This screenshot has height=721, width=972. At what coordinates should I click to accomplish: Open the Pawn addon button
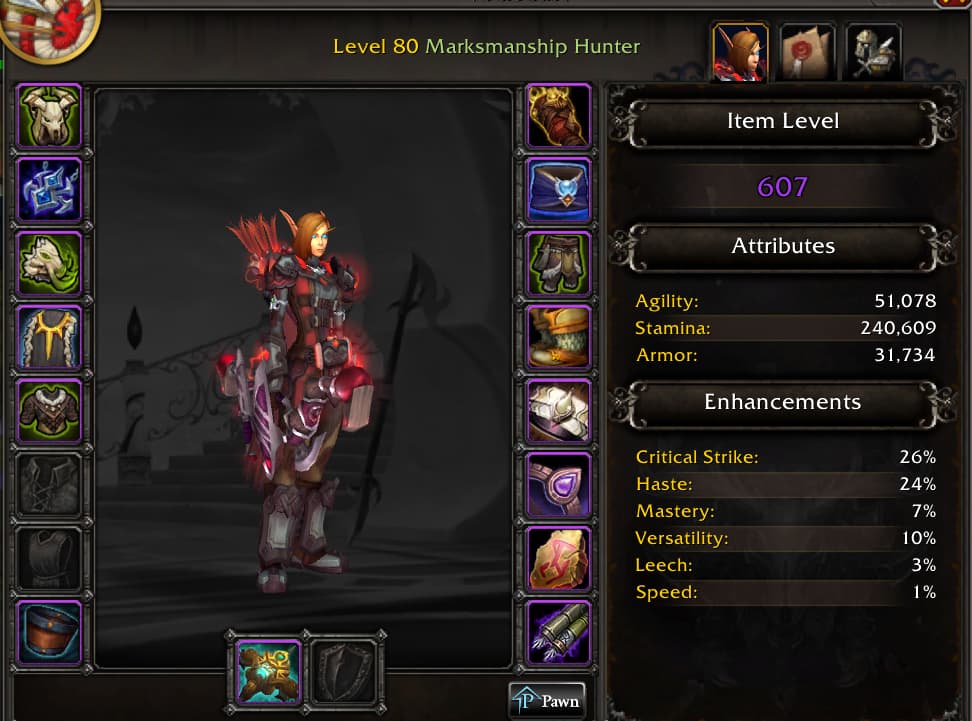coord(546,701)
